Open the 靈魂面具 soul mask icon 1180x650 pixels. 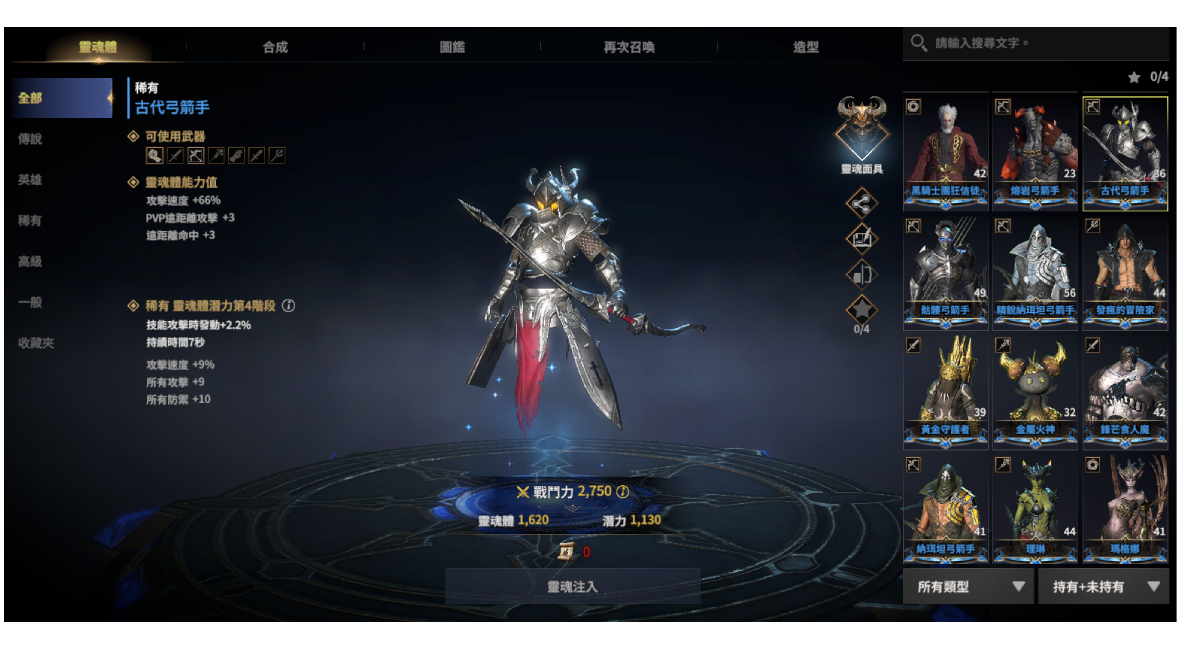pos(862,127)
